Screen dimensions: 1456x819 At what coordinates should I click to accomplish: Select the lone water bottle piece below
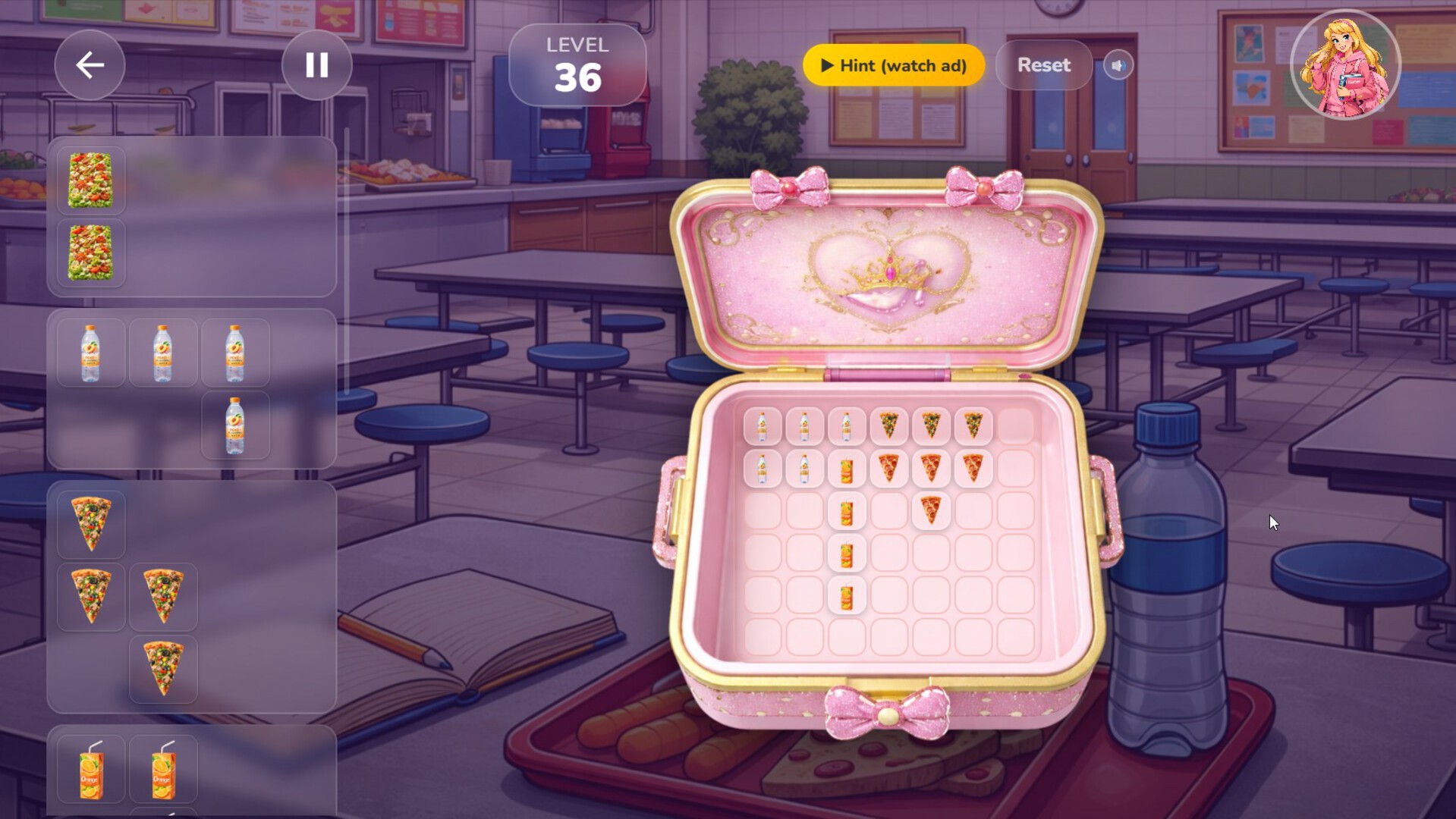[236, 425]
